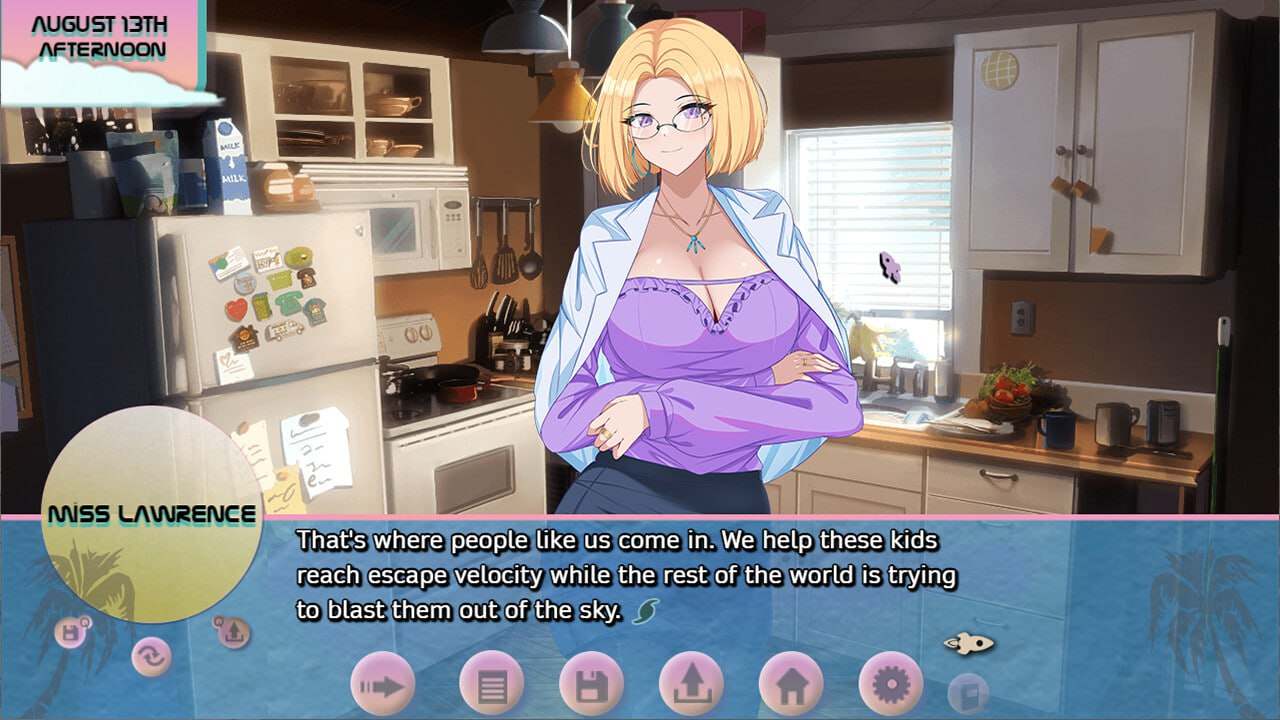The image size is (1280, 720).
Task: Return to the main menu via home button
Action: tap(791, 685)
